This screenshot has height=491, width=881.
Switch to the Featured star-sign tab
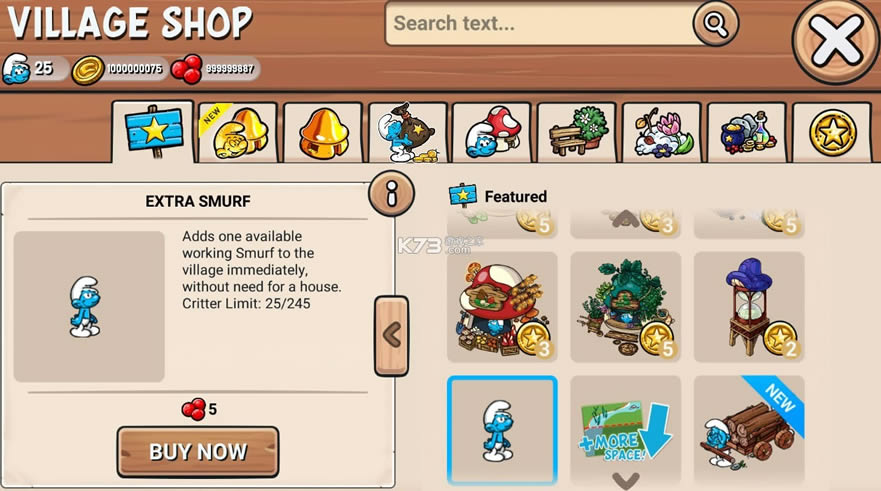pyautogui.click(x=153, y=134)
